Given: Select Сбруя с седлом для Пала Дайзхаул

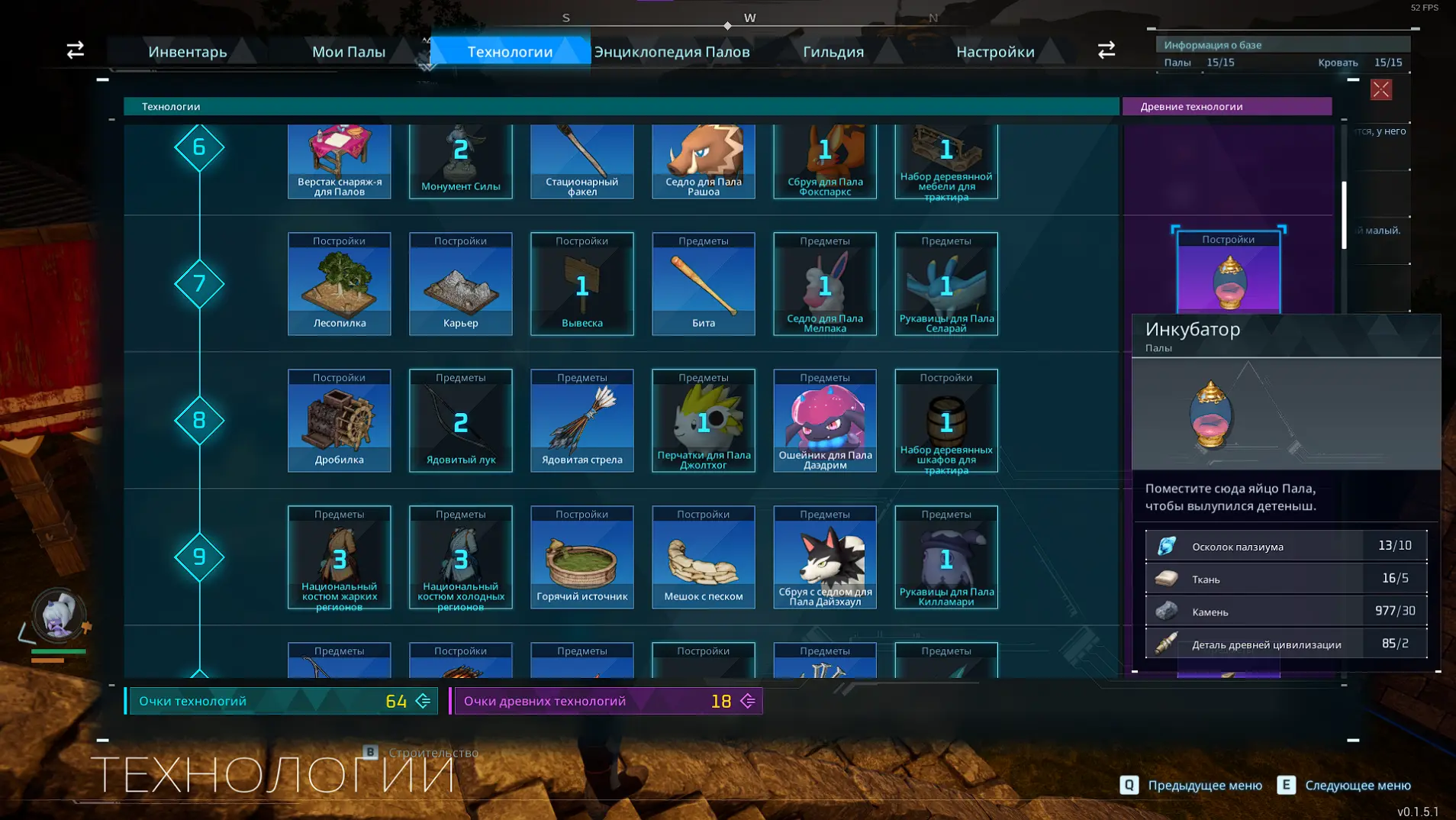Looking at the screenshot, I should [x=825, y=557].
